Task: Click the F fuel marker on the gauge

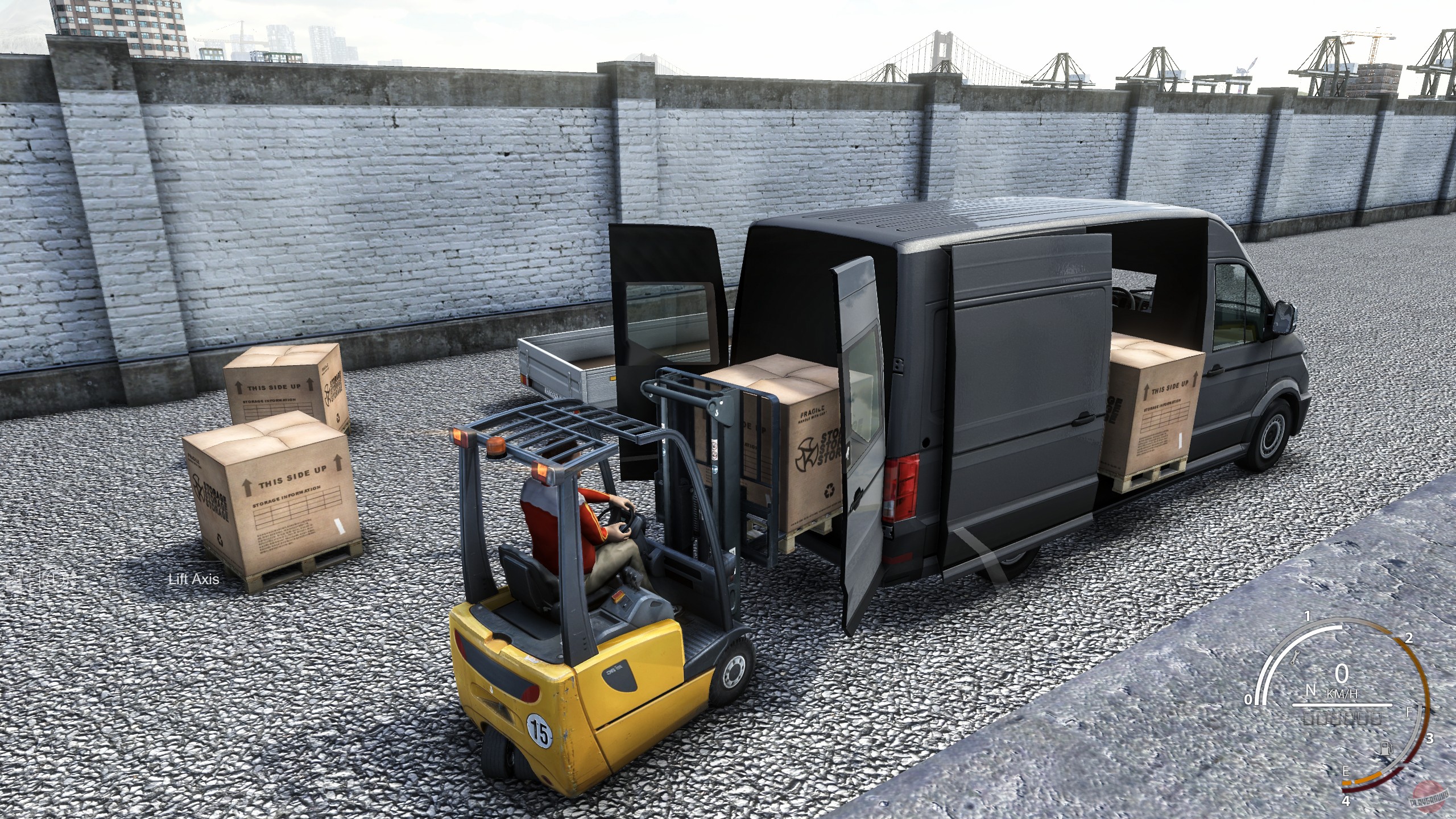Action: point(1408,713)
